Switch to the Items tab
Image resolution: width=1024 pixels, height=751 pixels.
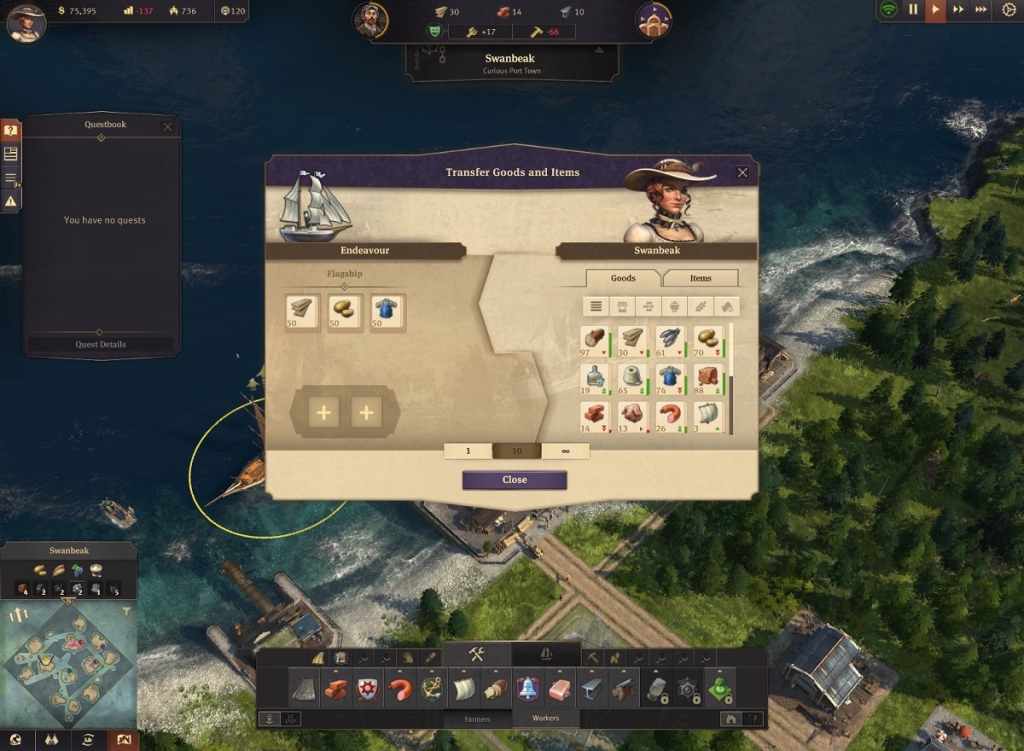click(x=700, y=278)
